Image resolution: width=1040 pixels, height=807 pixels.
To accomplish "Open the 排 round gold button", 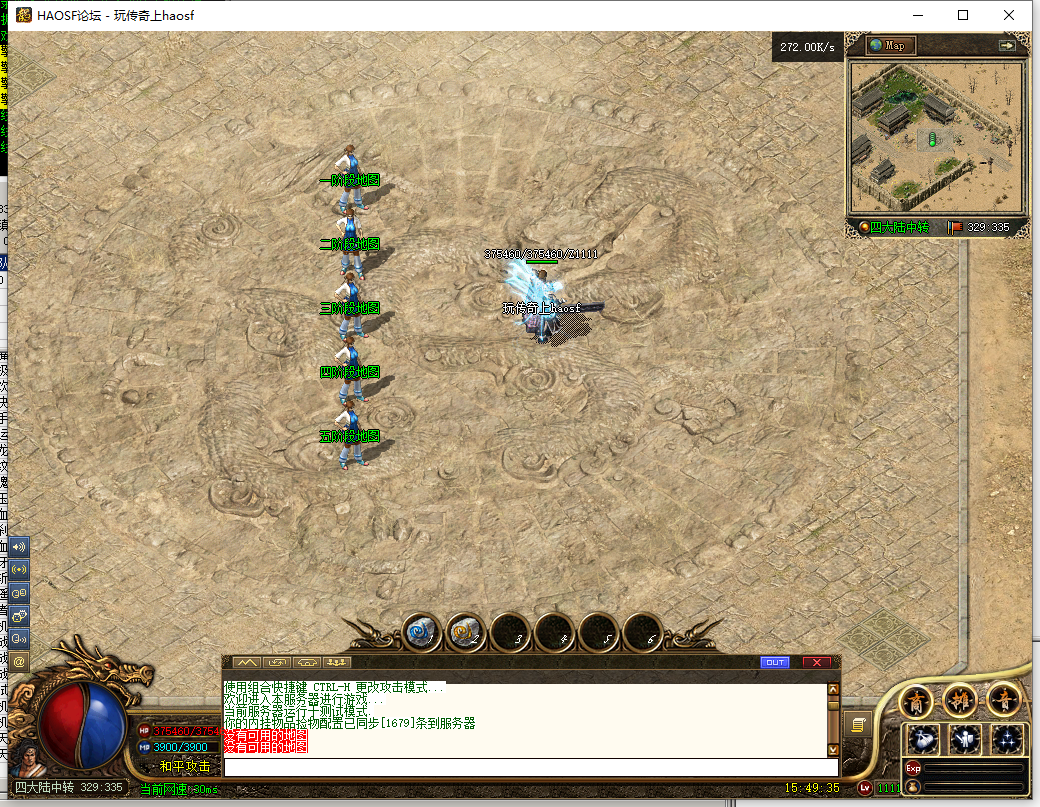I will click(x=960, y=701).
